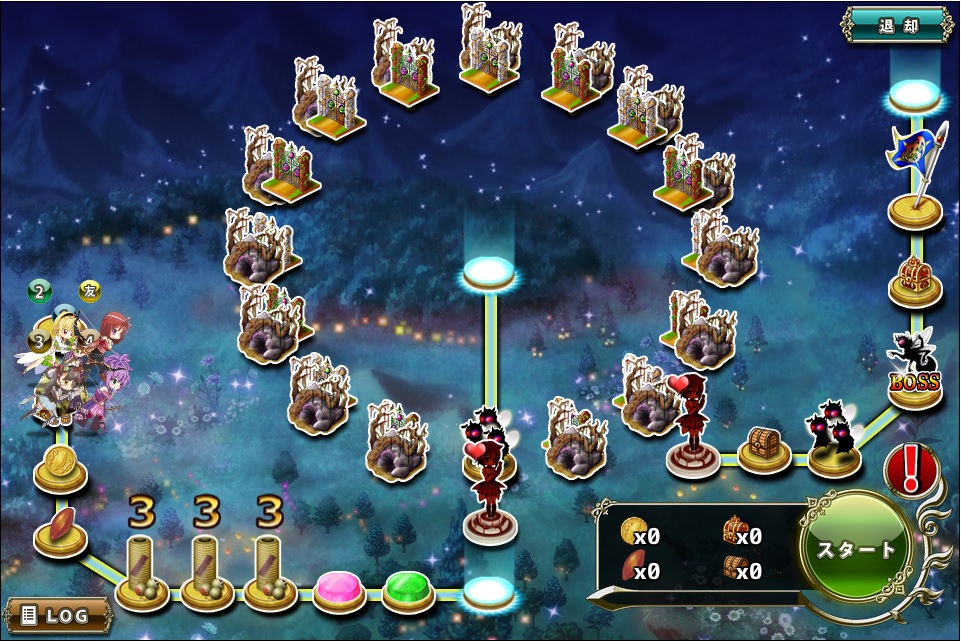Select the green gem board node
This screenshot has width=961, height=642.
[x=407, y=588]
